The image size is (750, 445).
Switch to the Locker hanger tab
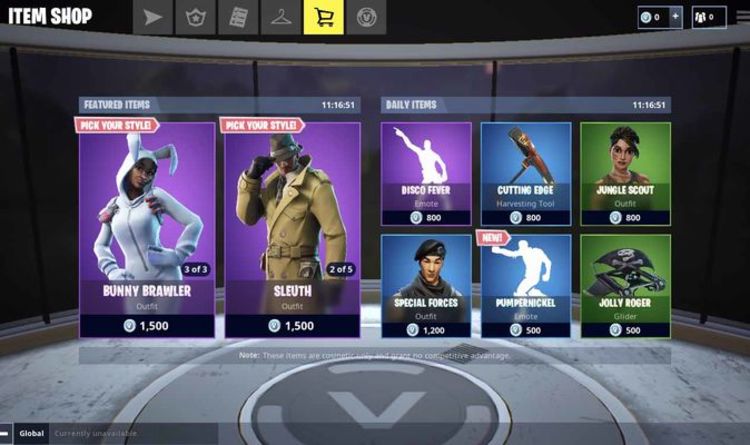281,17
